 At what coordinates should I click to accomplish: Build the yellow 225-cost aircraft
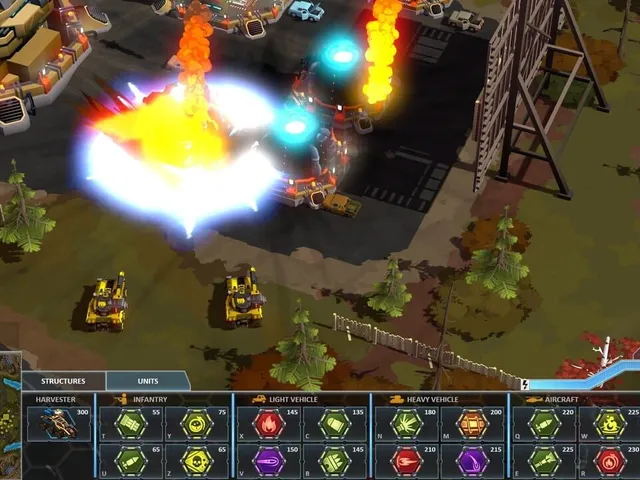click(609, 424)
